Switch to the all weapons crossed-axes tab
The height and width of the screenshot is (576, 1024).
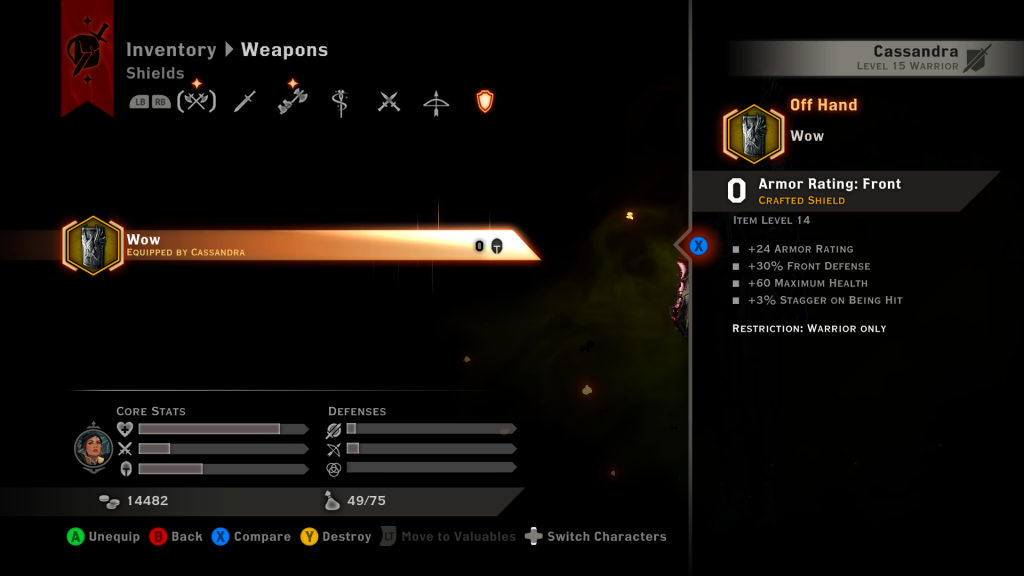point(197,101)
